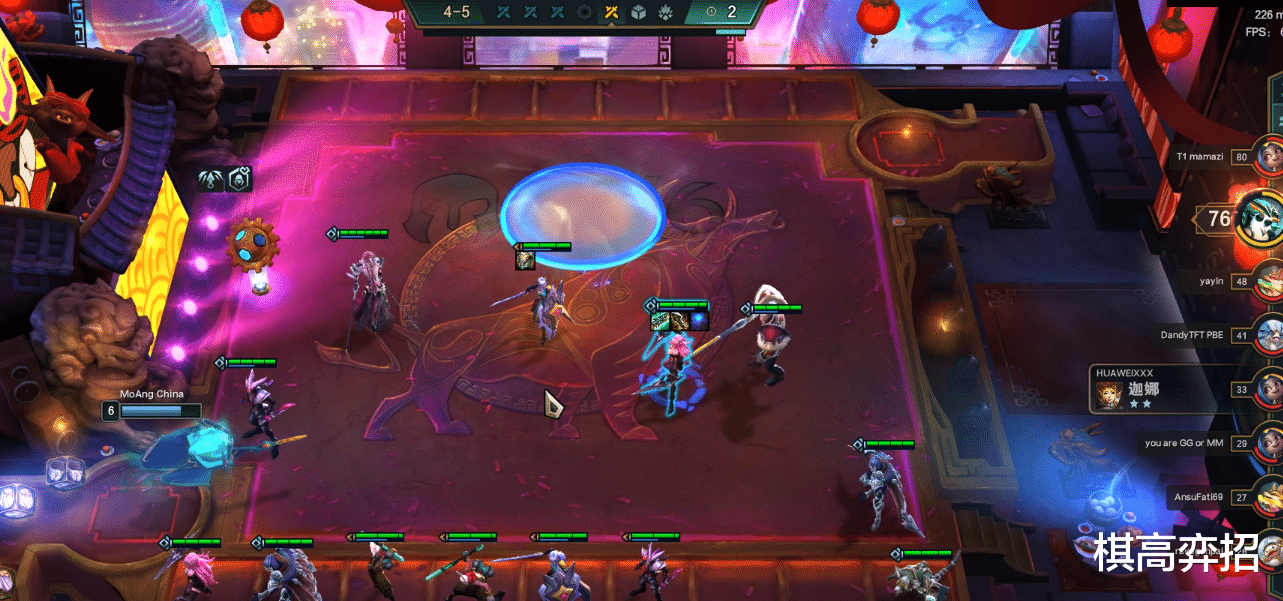The width and height of the screenshot is (1283, 601).
Task: Select player 'you are GG or MM'
Action: coord(1270,442)
